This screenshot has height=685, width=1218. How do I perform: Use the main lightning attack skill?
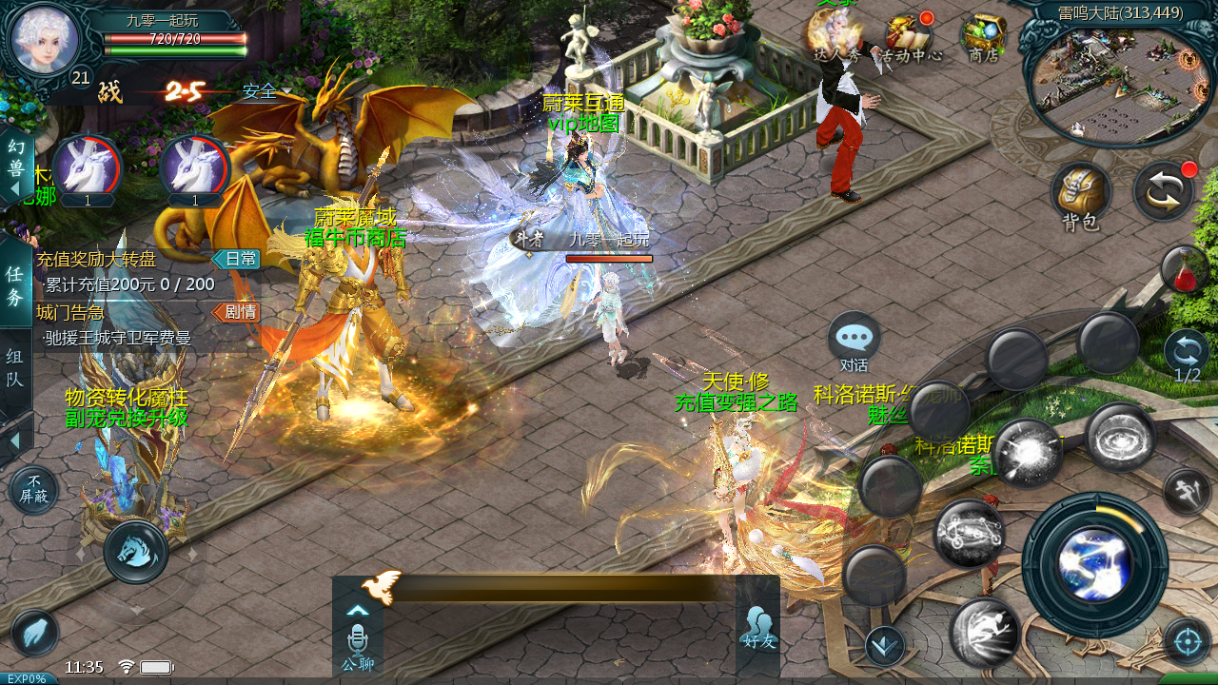[x=1094, y=559]
